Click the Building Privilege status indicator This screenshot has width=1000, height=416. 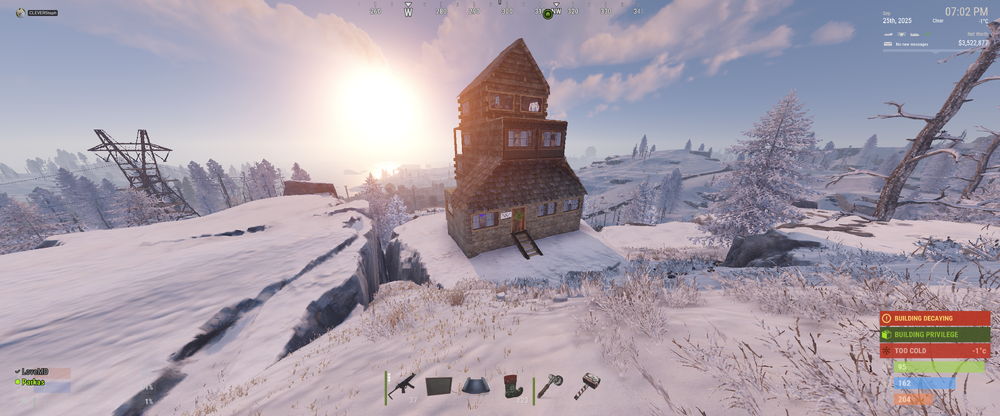(934, 334)
